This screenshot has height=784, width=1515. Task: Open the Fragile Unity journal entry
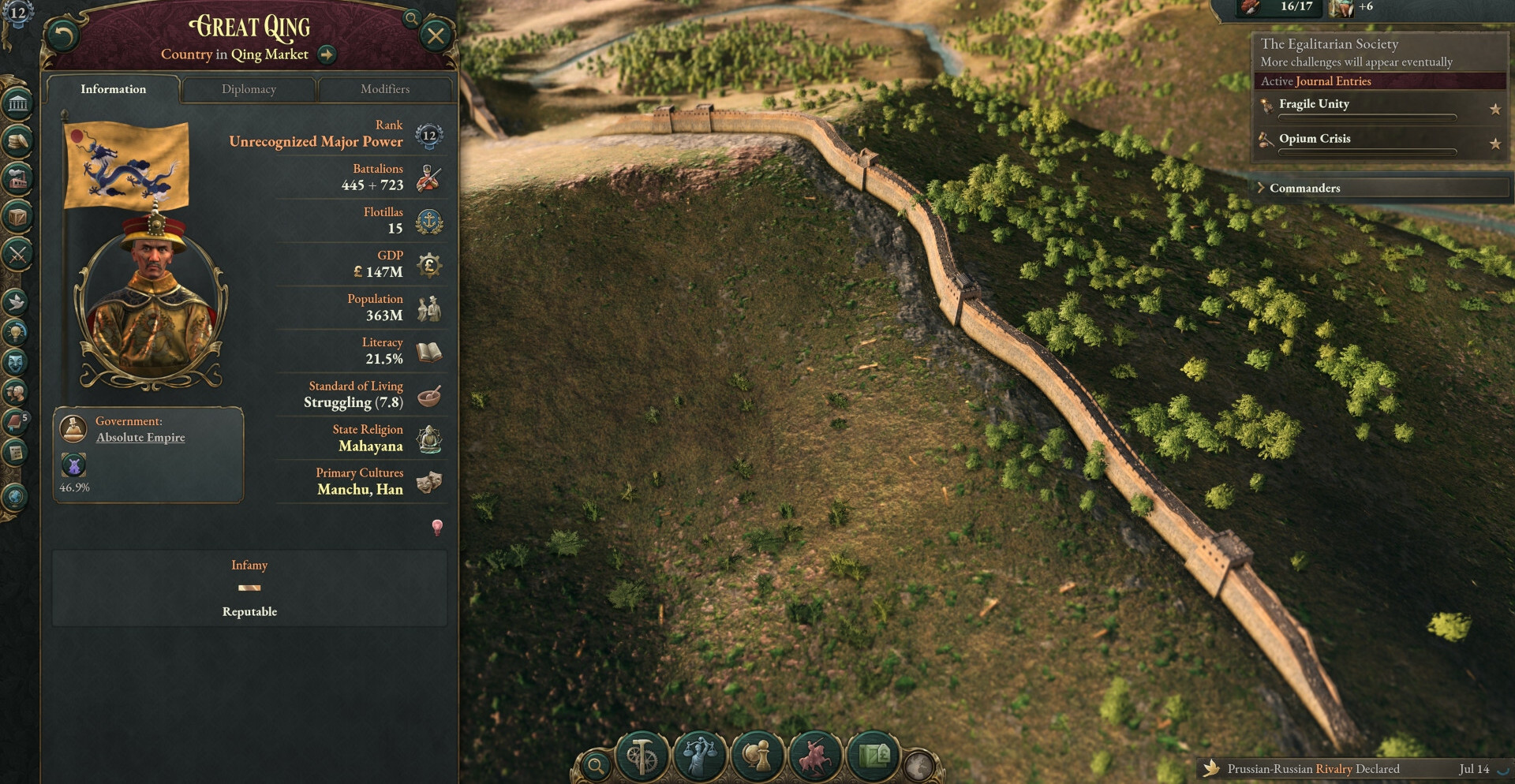[x=1314, y=104]
